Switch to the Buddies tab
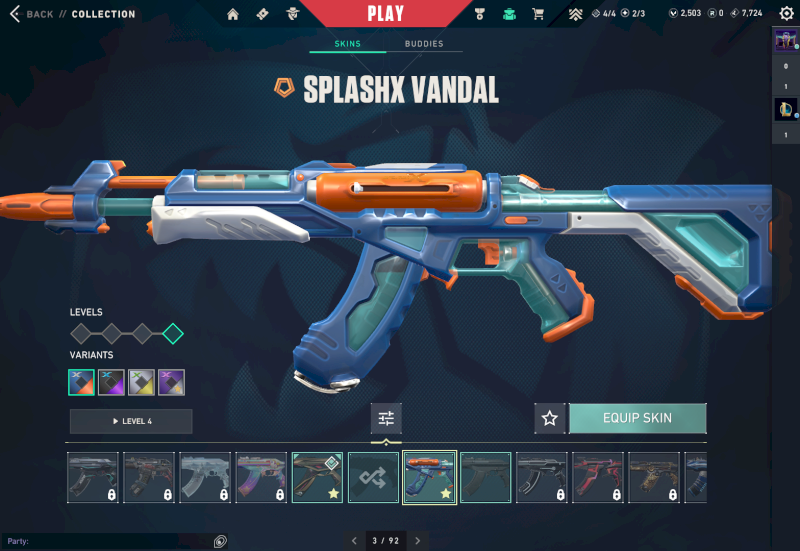 point(424,45)
